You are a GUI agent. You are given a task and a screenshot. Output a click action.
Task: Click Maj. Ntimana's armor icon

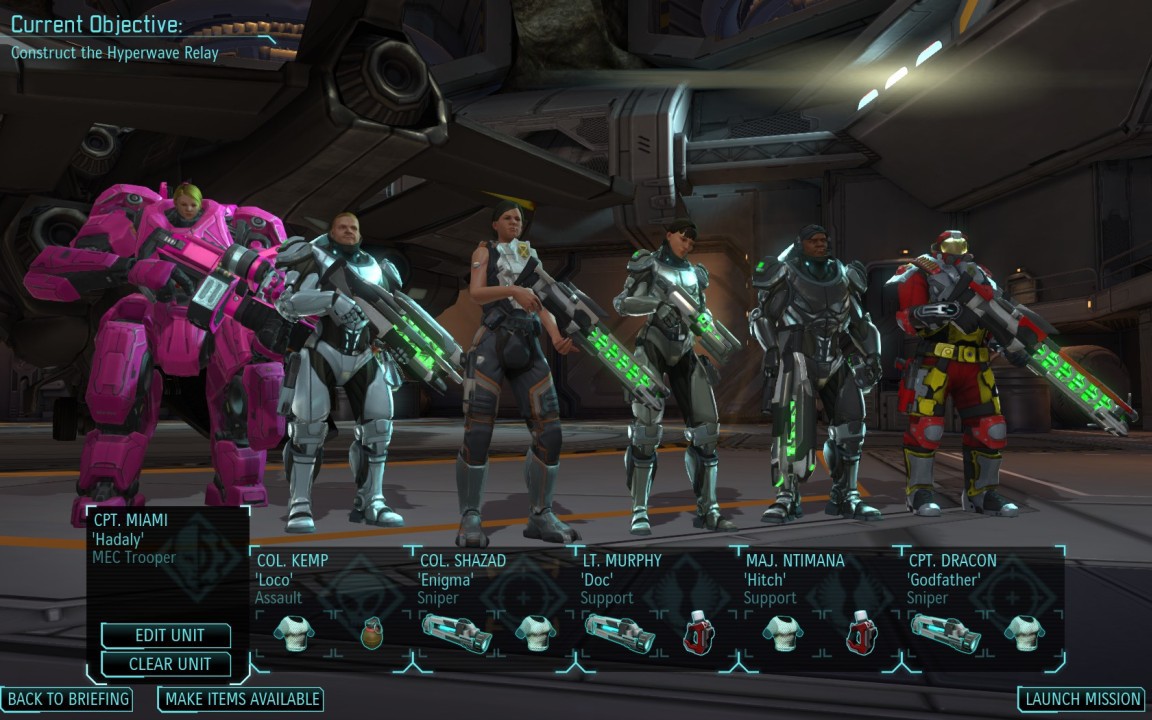coord(783,633)
